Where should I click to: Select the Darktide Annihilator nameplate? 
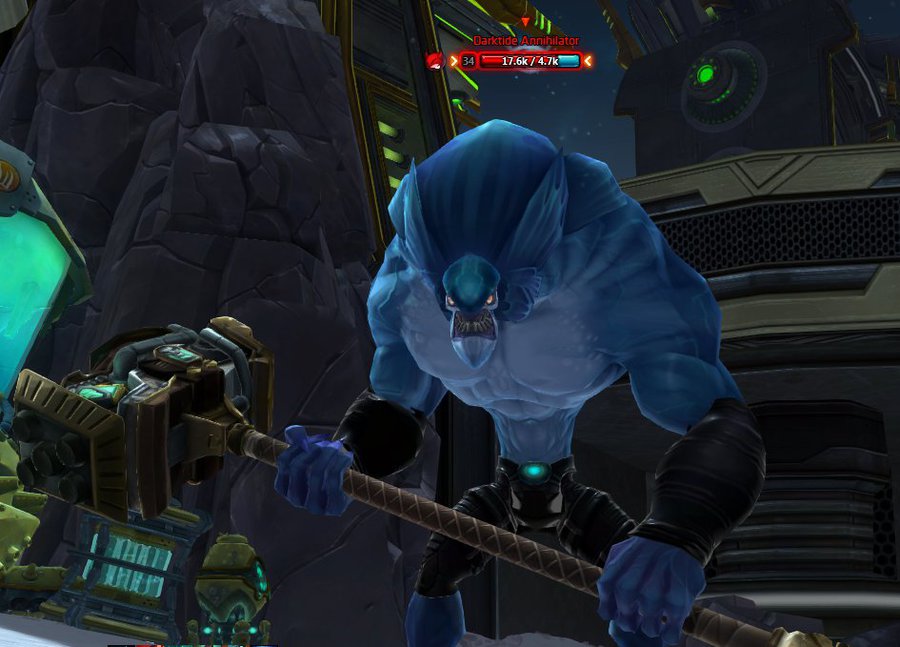tap(526, 41)
